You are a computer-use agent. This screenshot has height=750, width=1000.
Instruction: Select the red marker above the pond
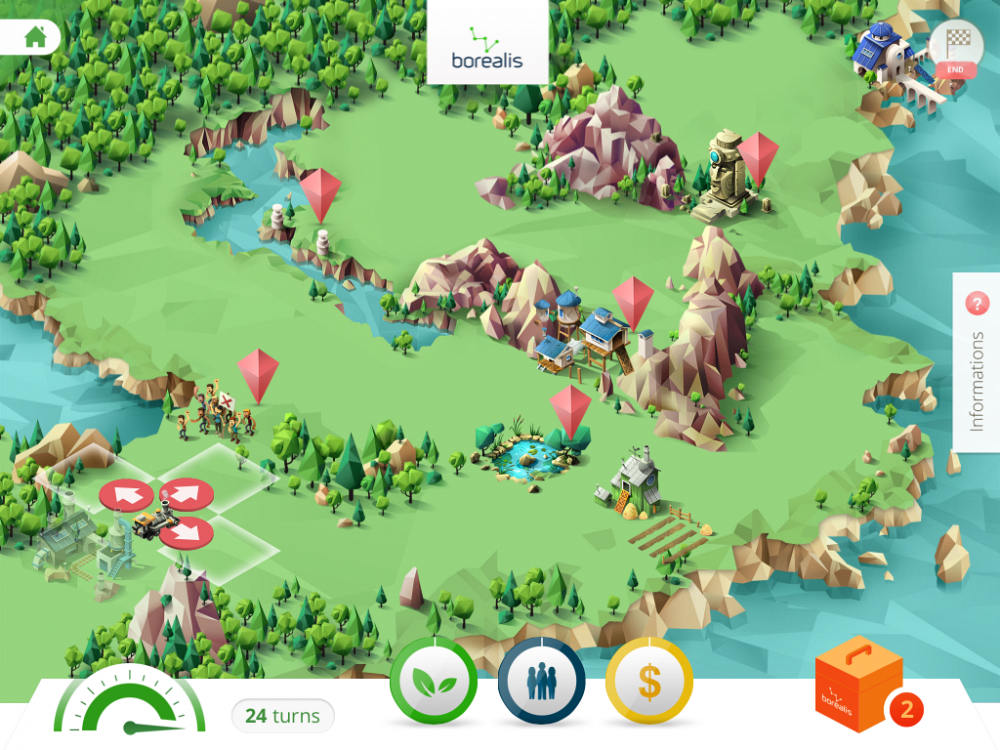(571, 409)
